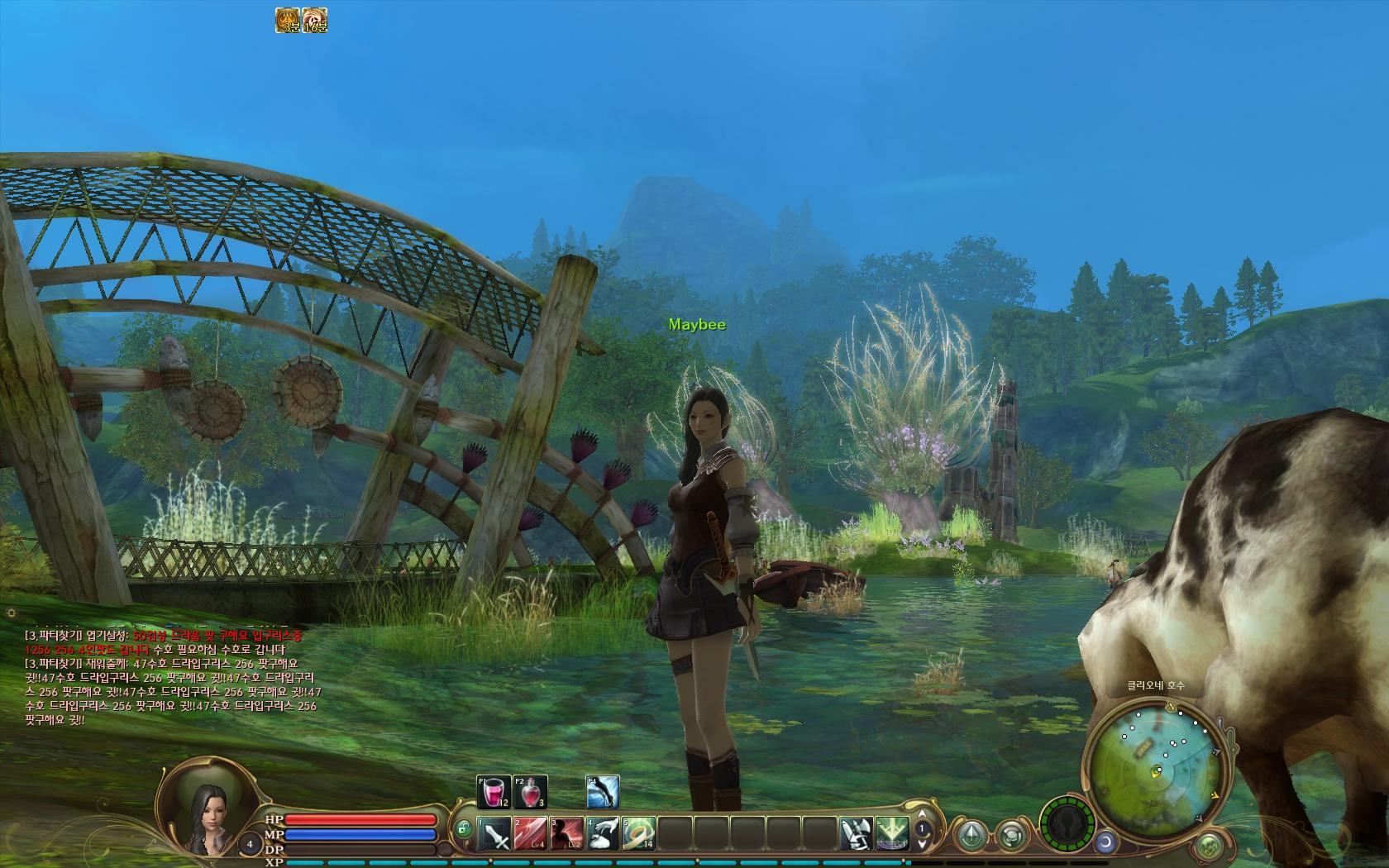Screen dimensions: 1389x868
Task: Use the red potion flask in F2
Action: click(530, 792)
